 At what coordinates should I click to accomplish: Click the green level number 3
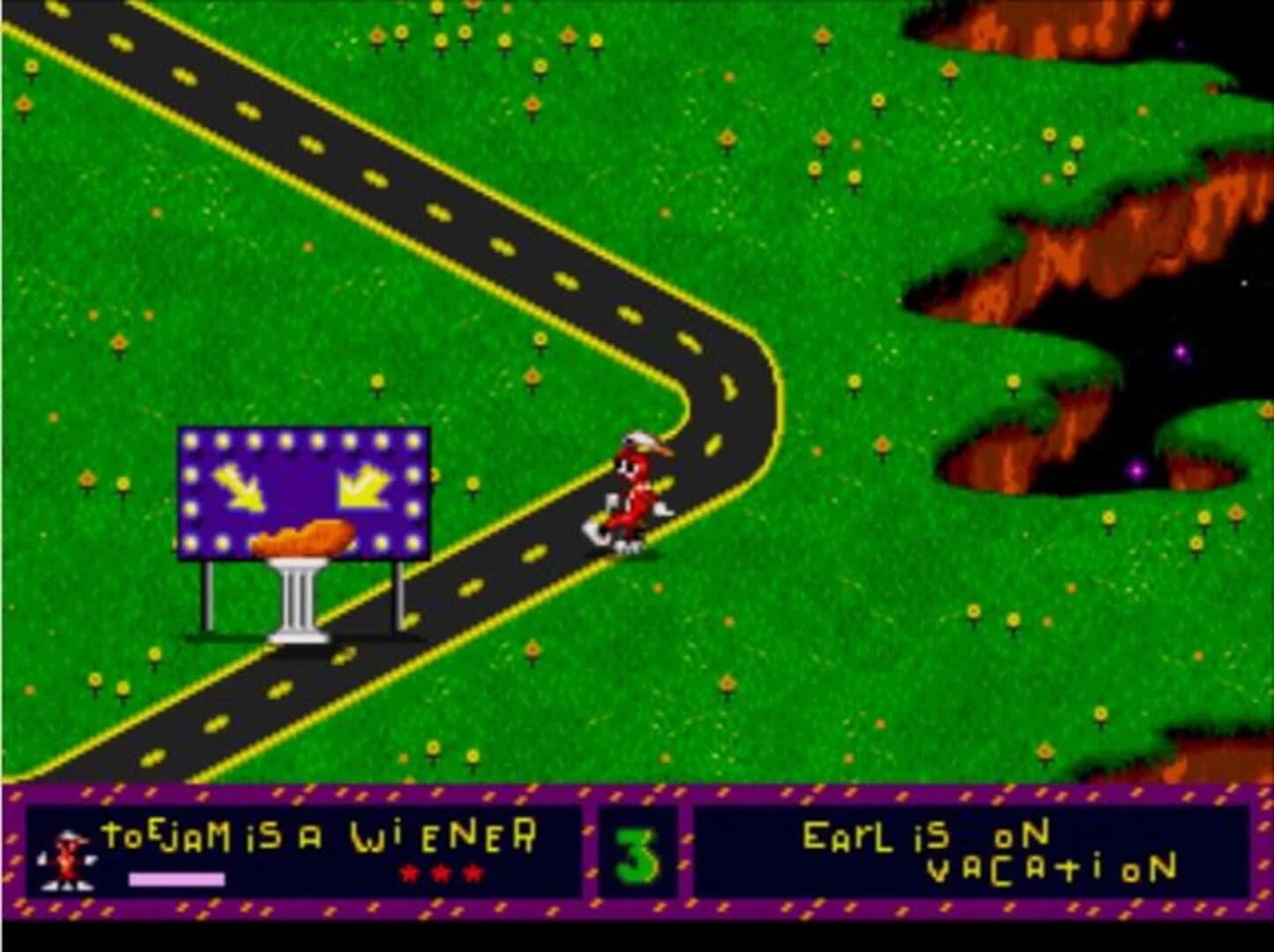click(637, 853)
